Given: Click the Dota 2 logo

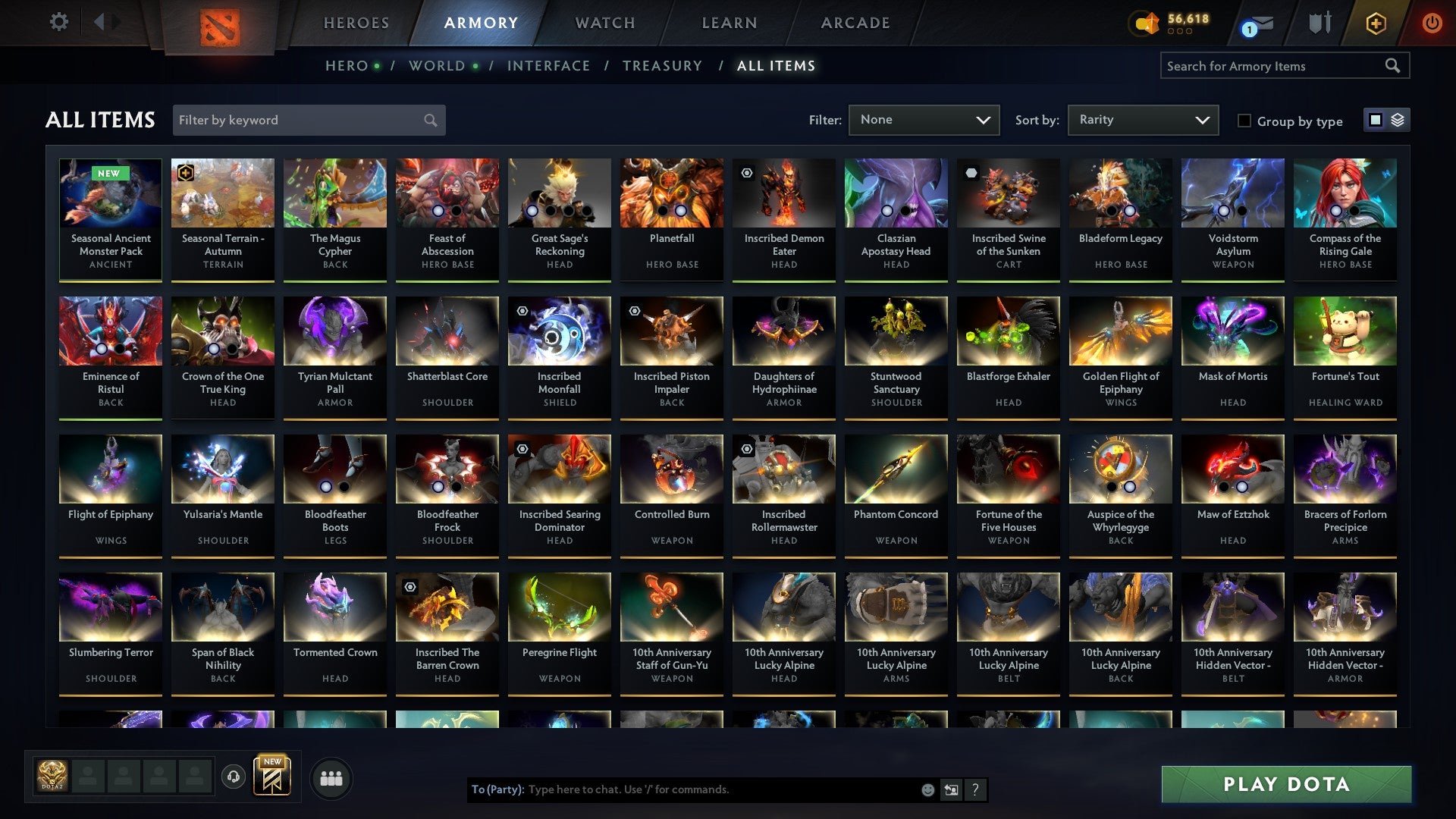Looking at the screenshot, I should 221,23.
